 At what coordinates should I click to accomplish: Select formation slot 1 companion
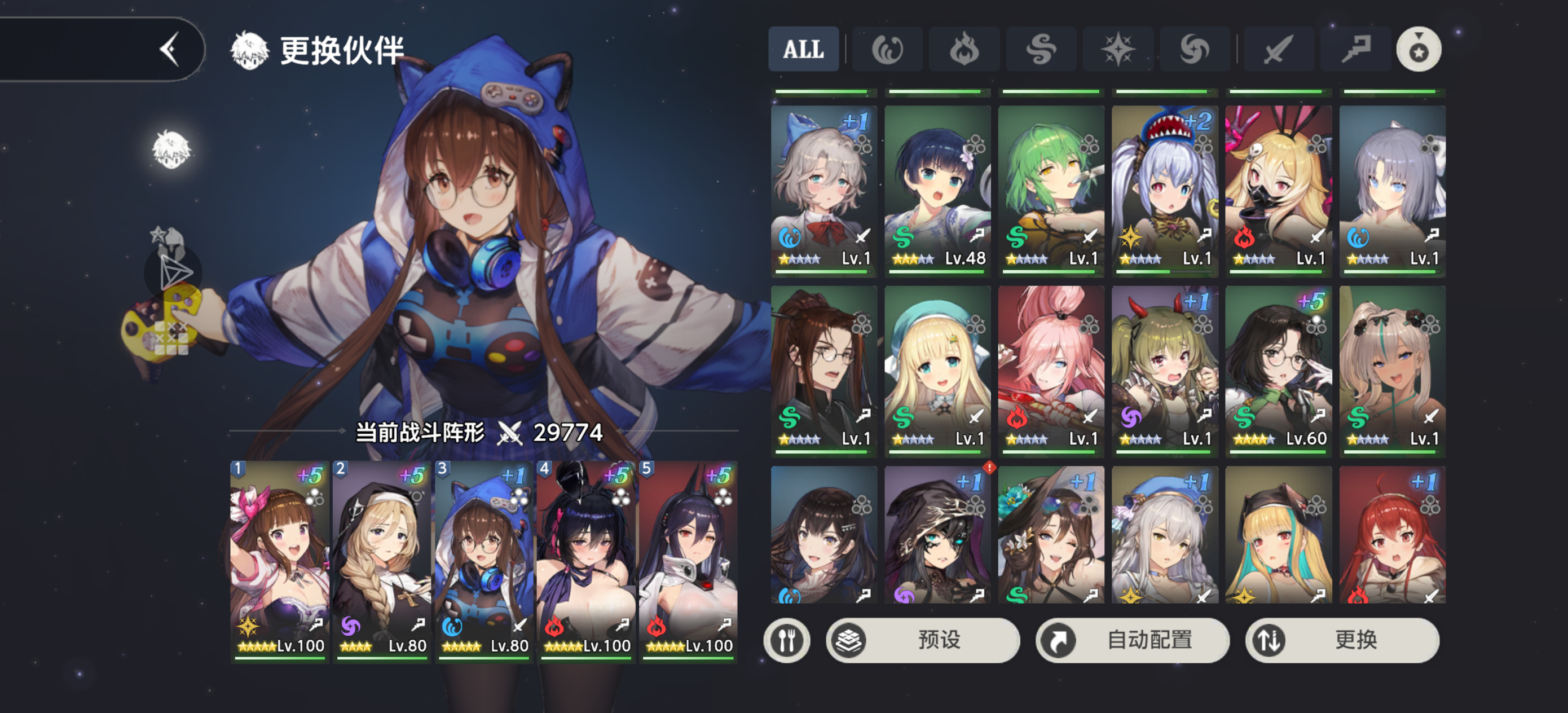[280, 560]
